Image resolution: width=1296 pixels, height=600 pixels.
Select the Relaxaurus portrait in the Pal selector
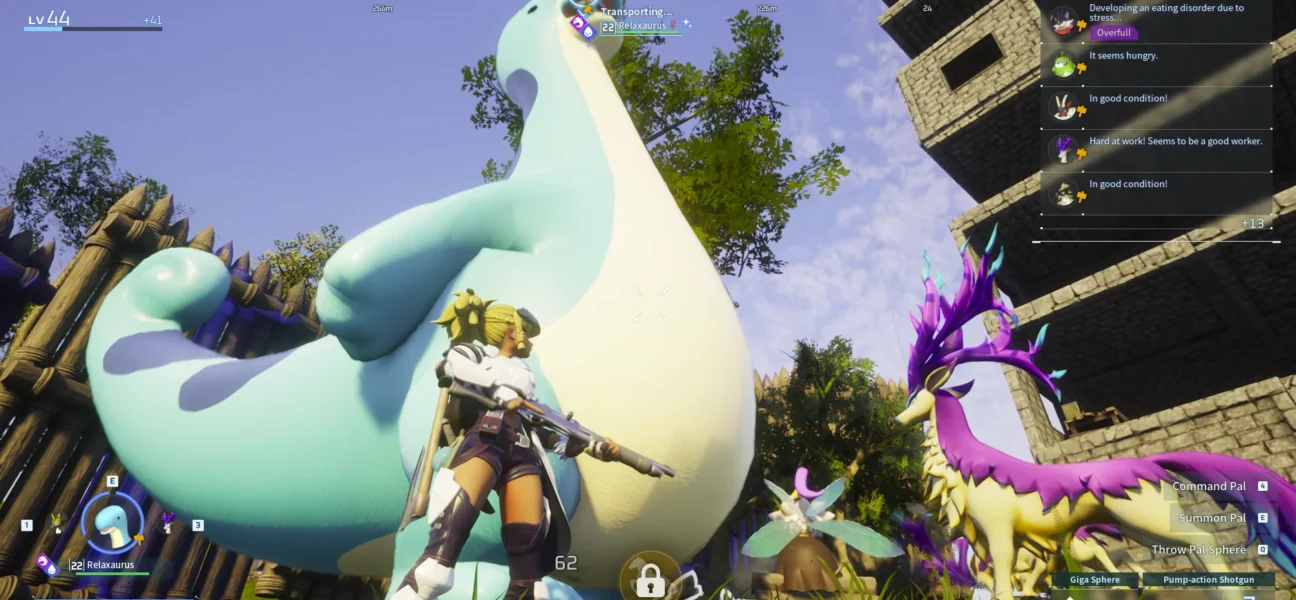click(x=112, y=523)
